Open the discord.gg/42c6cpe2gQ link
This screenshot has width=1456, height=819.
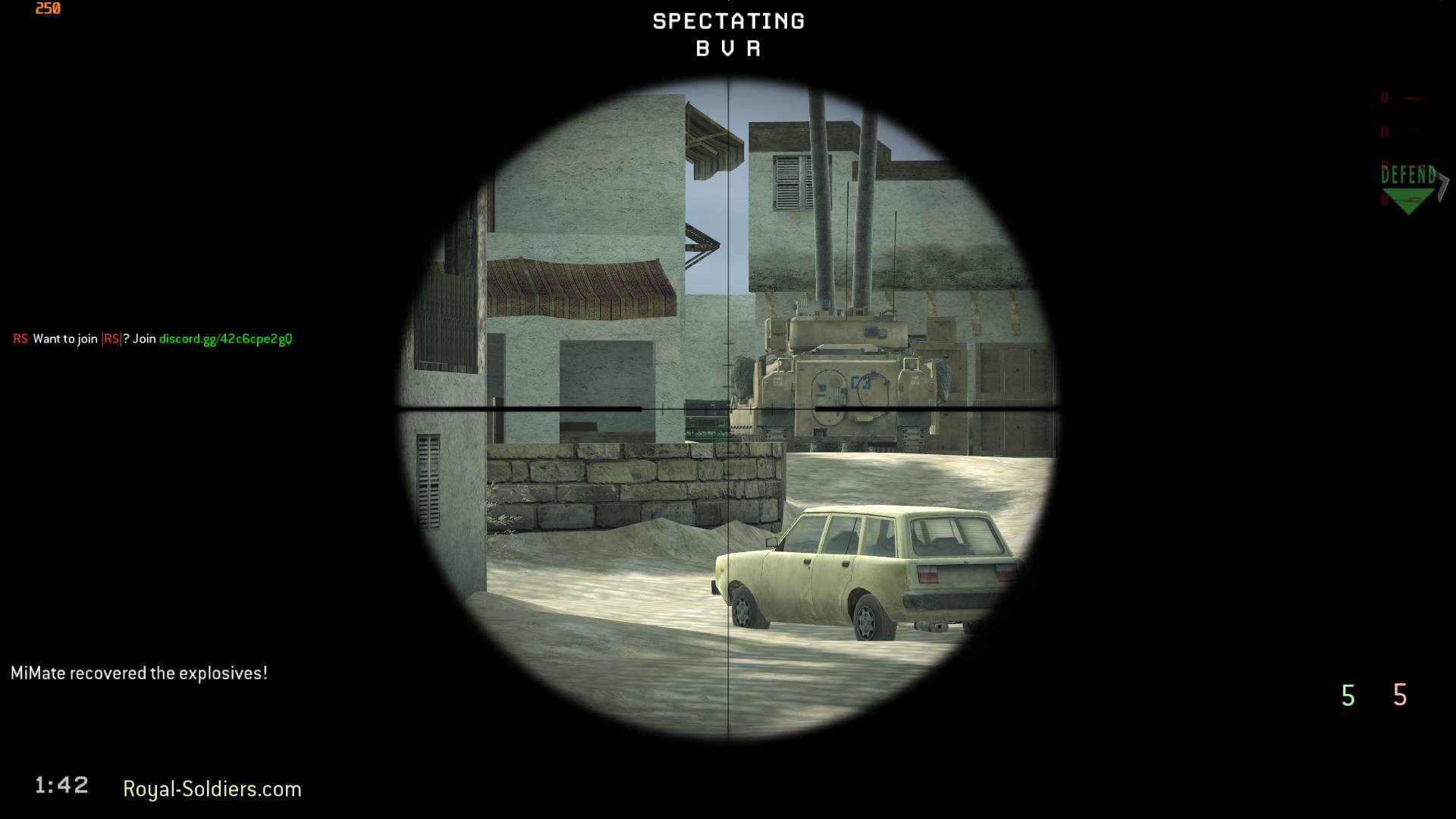coord(225,339)
